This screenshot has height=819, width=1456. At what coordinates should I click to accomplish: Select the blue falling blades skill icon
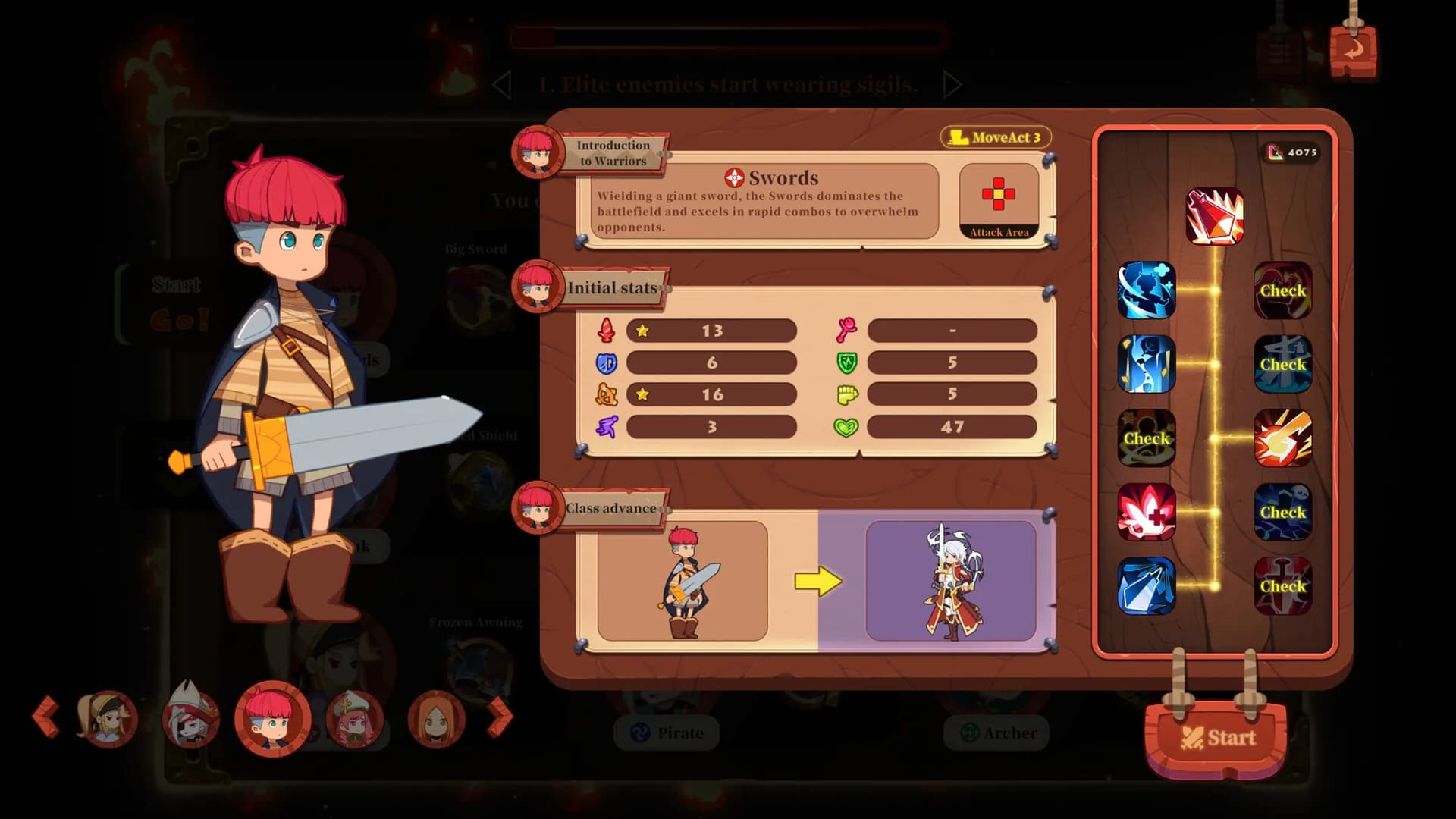pyautogui.click(x=1147, y=365)
